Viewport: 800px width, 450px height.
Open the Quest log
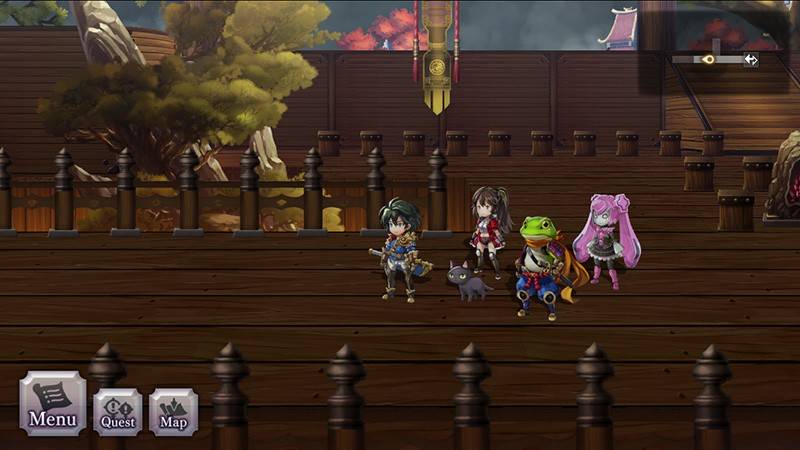117,410
